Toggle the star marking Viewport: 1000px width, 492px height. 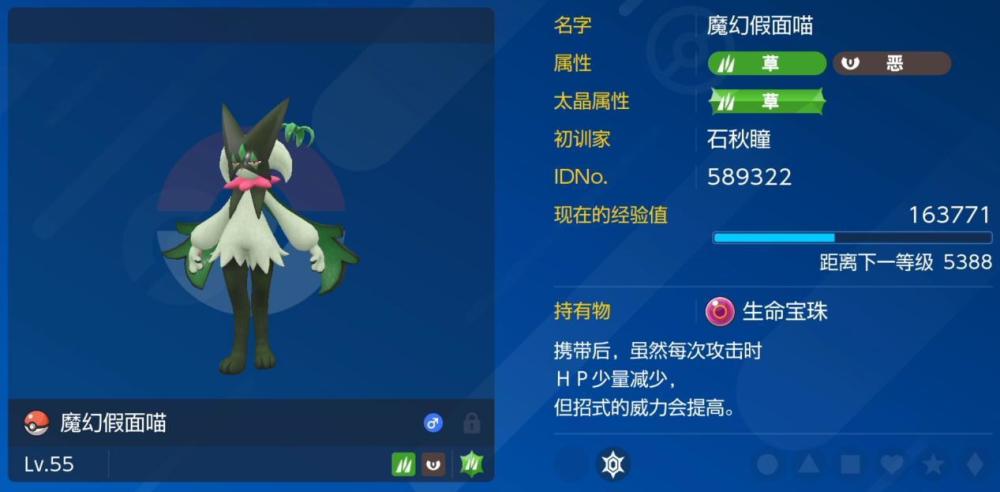tap(933, 465)
